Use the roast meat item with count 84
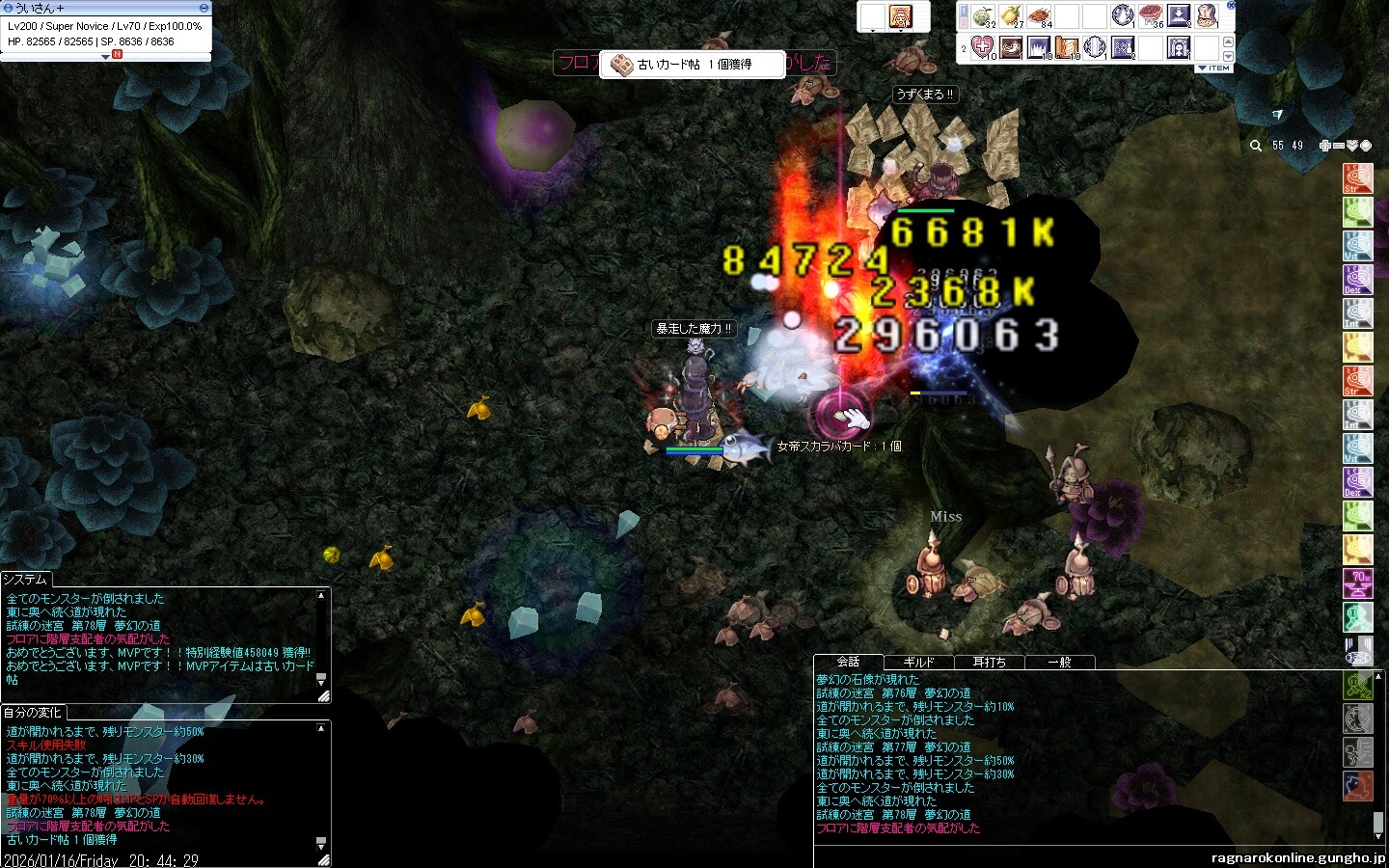 [1039, 16]
